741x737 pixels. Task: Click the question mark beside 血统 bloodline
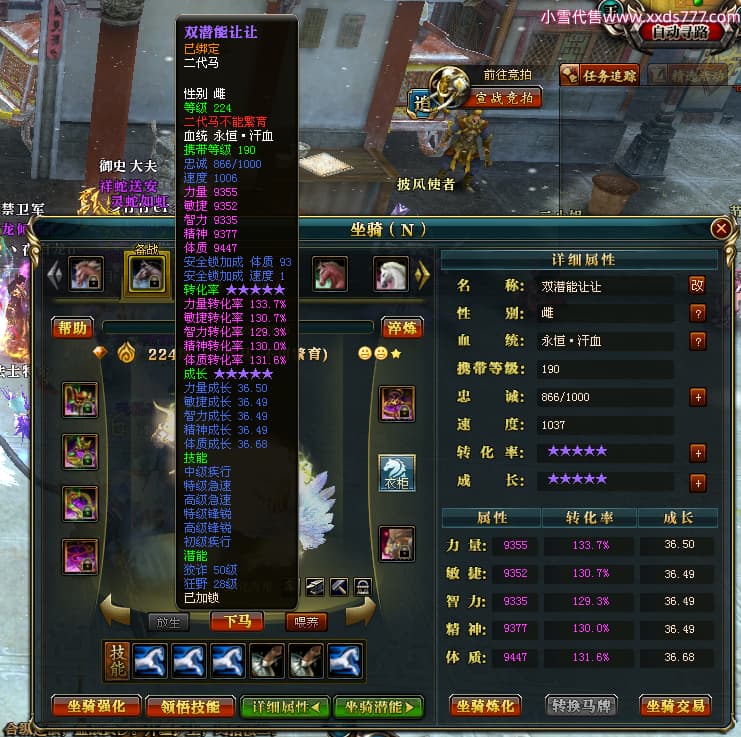coord(697,341)
